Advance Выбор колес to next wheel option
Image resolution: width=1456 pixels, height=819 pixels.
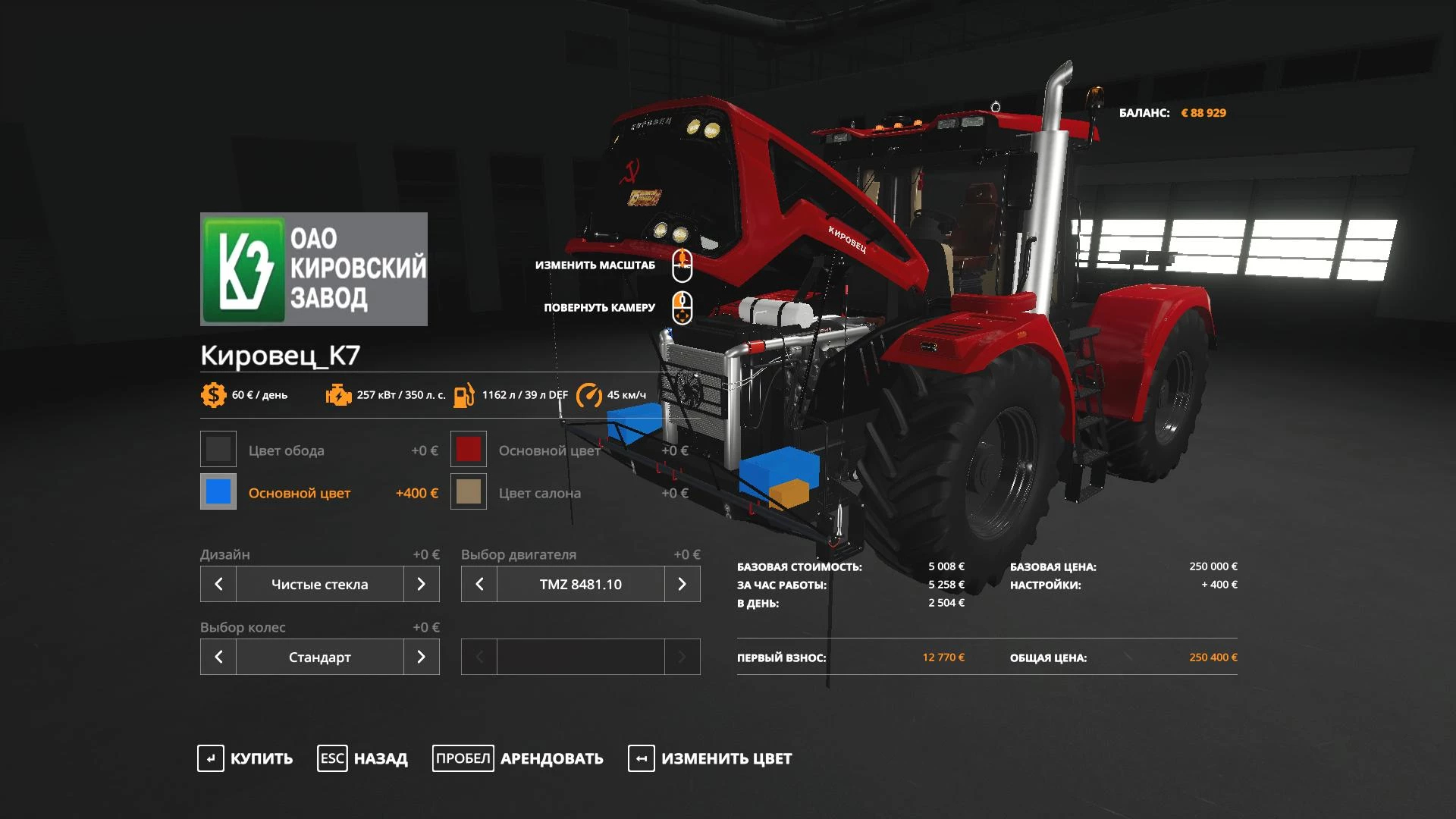421,657
